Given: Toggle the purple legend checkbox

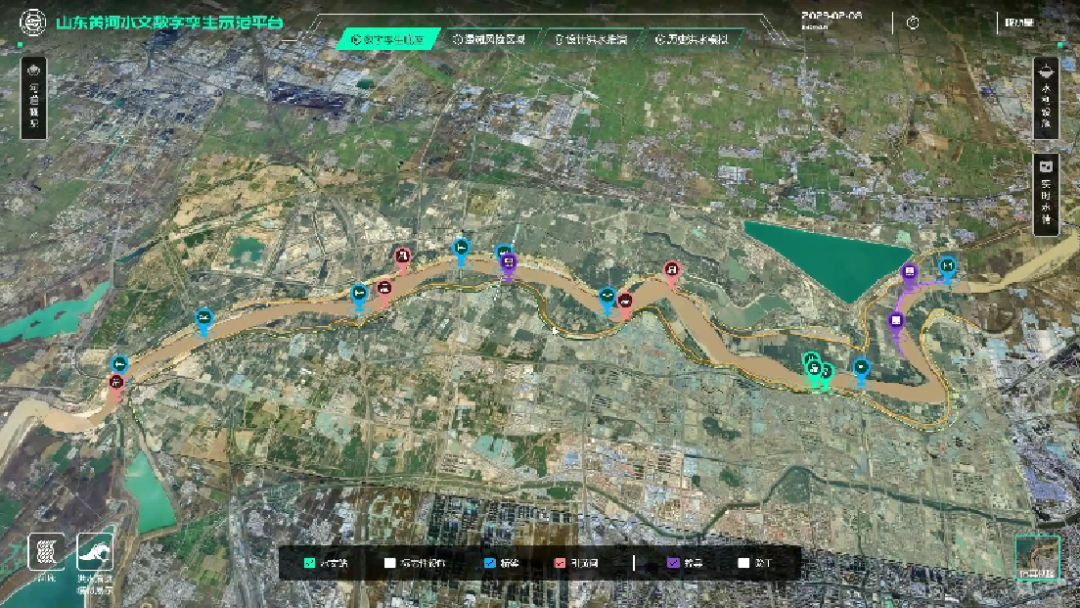Looking at the screenshot, I should coord(673,563).
